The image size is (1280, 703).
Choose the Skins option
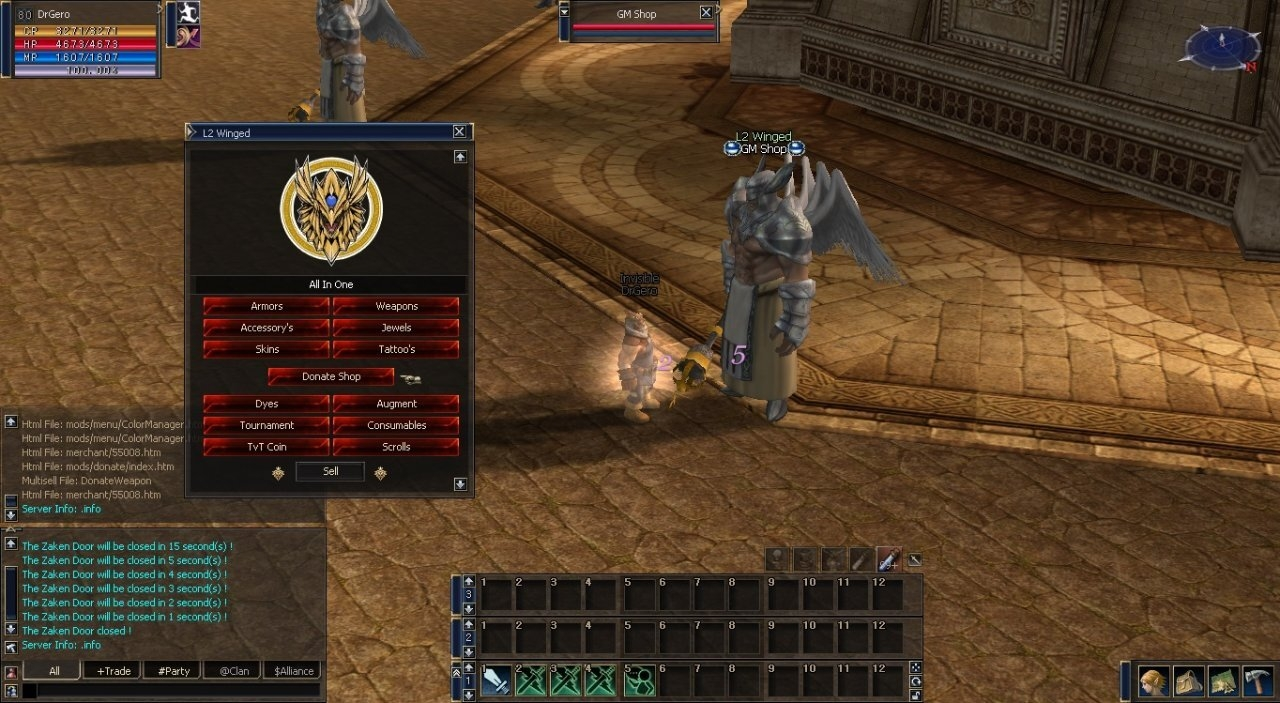click(x=266, y=349)
